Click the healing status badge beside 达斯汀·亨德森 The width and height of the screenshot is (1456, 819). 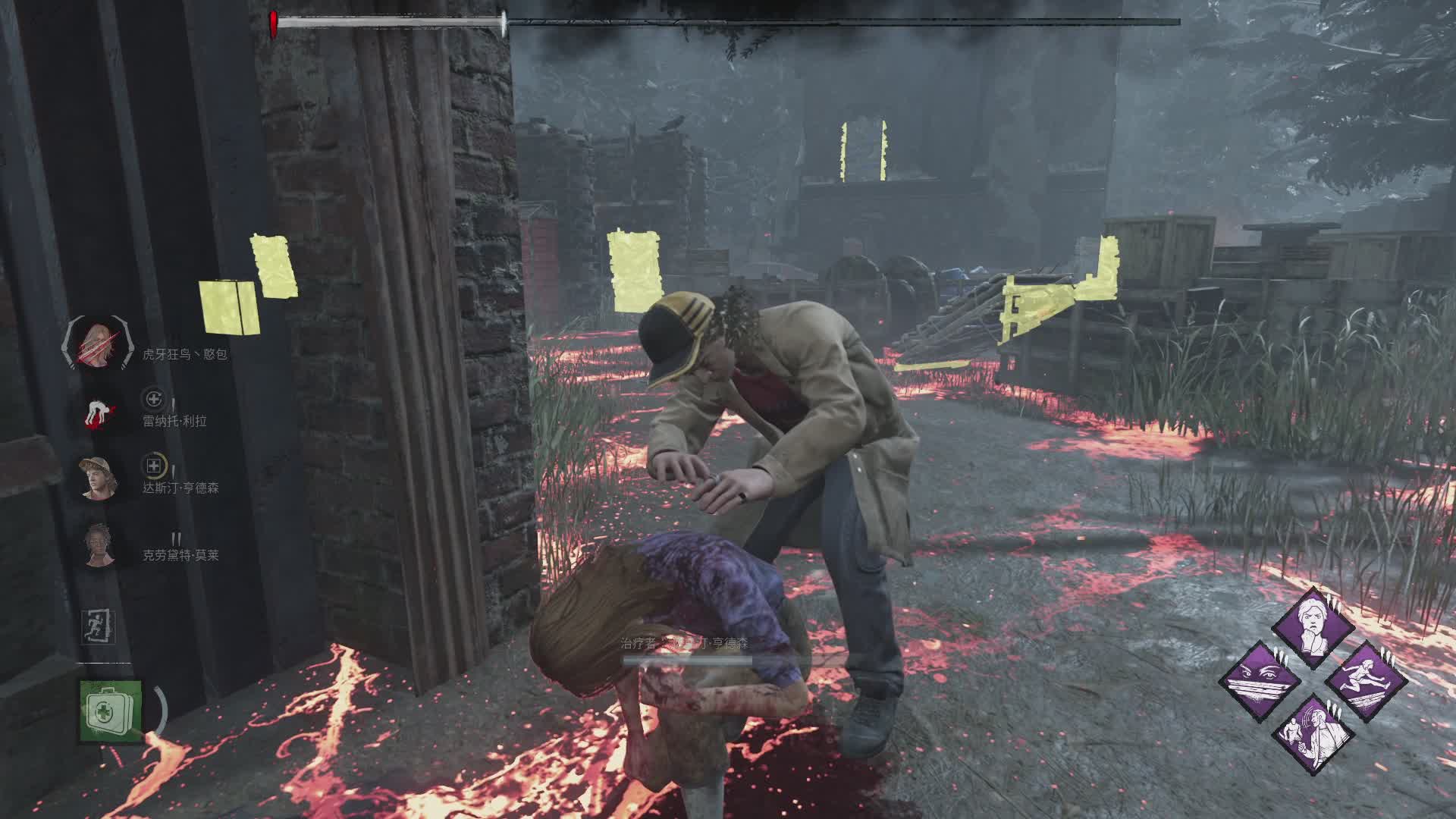click(x=154, y=466)
